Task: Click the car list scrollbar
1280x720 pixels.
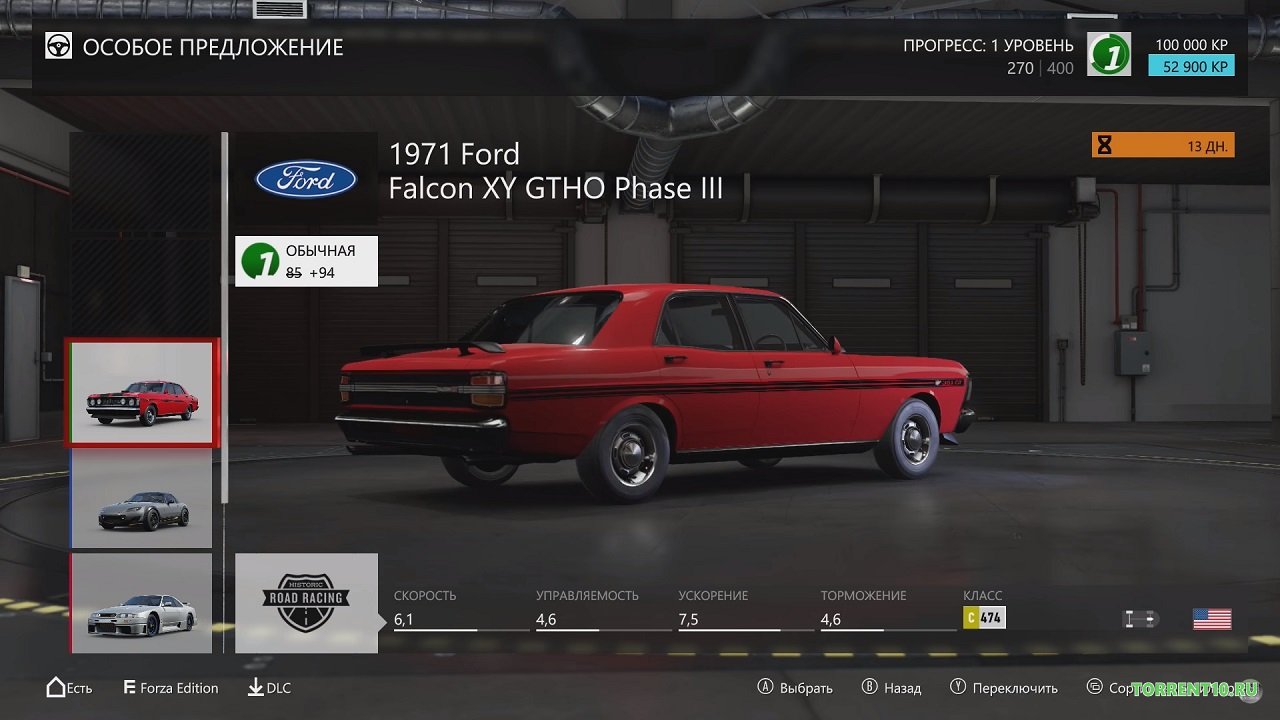Action: [225, 320]
